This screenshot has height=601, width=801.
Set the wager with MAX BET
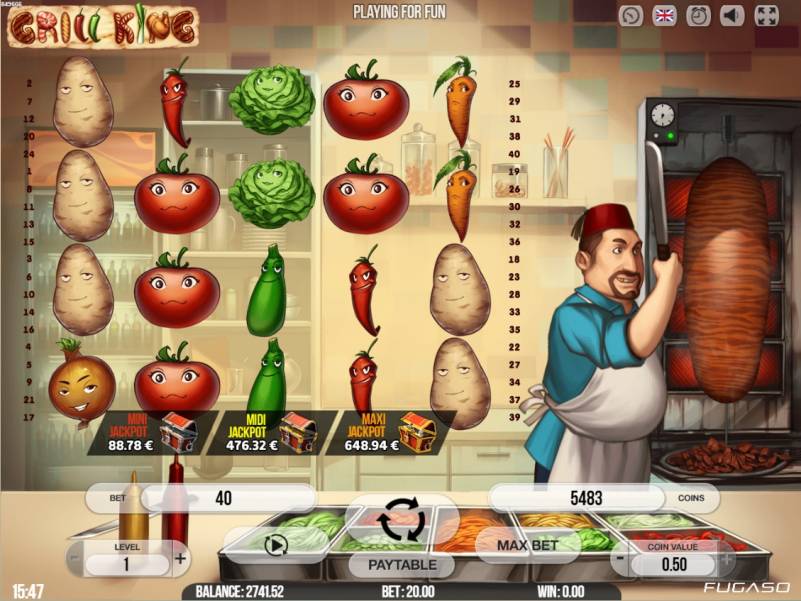[529, 545]
